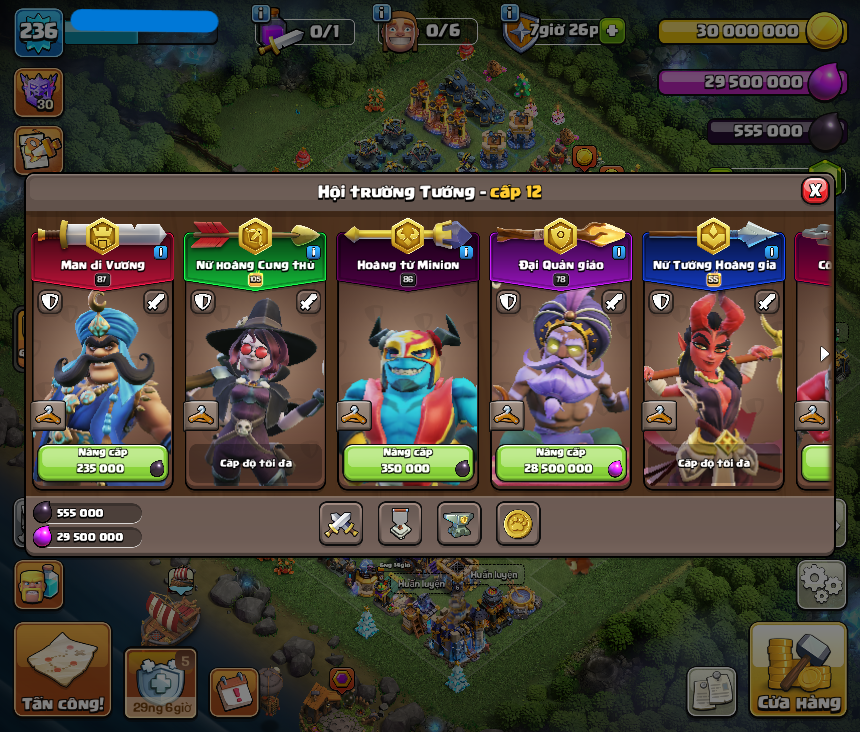This screenshot has height=732, width=860.
Task: Open the player level 236 badge
Action: (39, 31)
